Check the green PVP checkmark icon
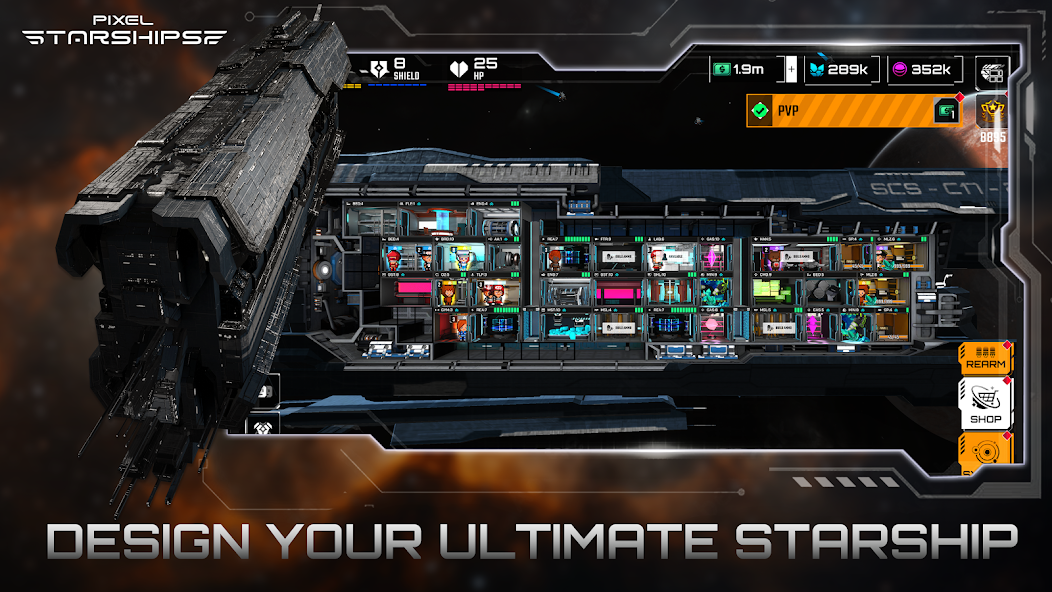This screenshot has width=1052, height=592. (763, 111)
